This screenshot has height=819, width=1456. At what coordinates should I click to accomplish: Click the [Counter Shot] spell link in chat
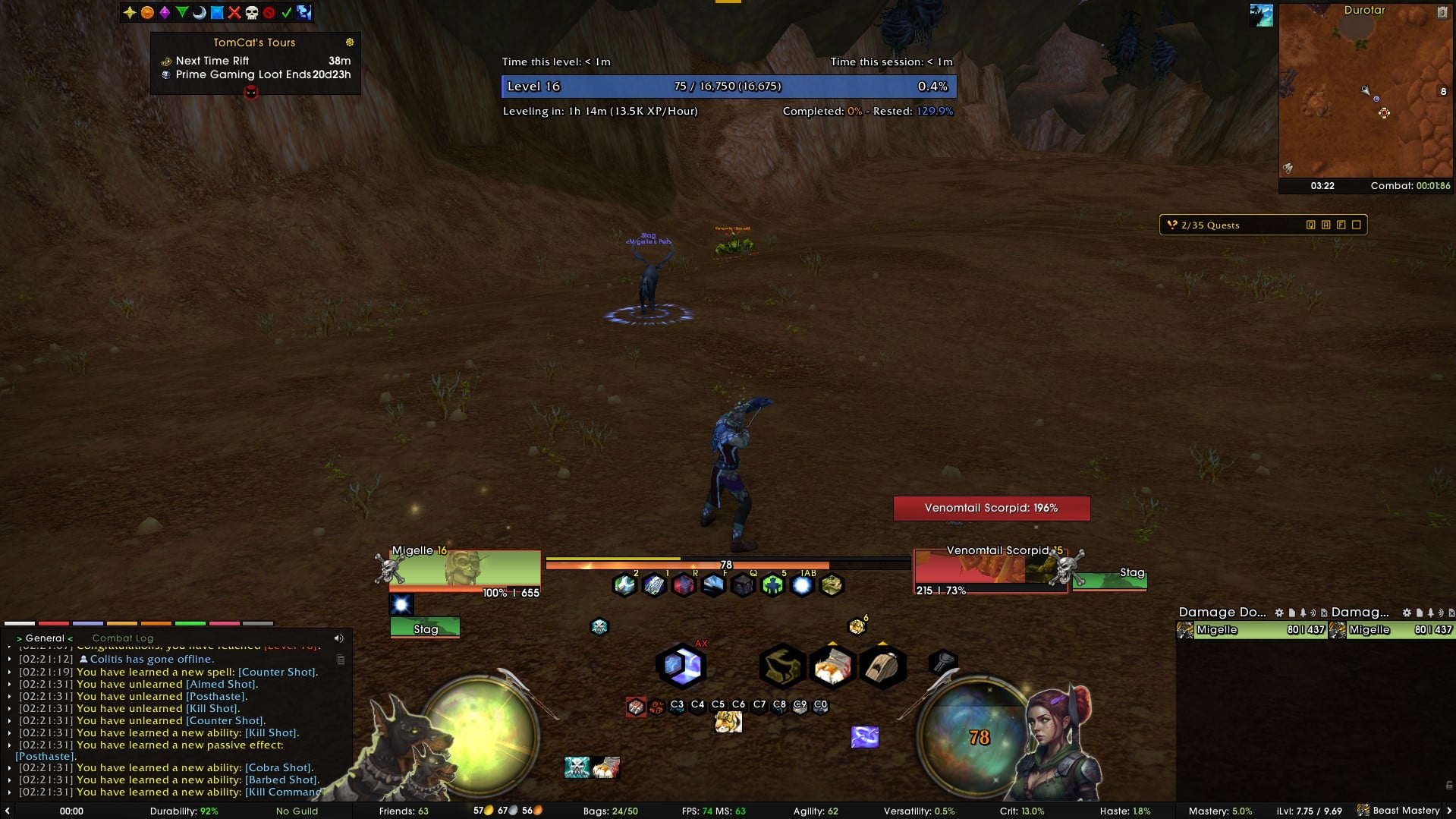pos(277,672)
